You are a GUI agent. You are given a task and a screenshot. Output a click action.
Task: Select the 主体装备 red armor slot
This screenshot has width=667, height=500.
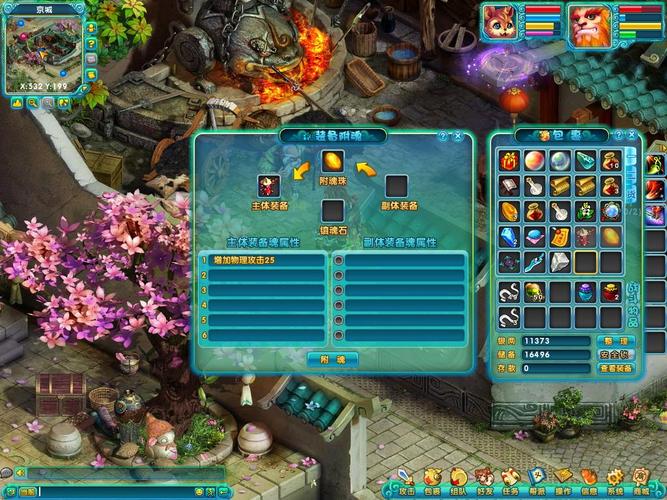269,186
